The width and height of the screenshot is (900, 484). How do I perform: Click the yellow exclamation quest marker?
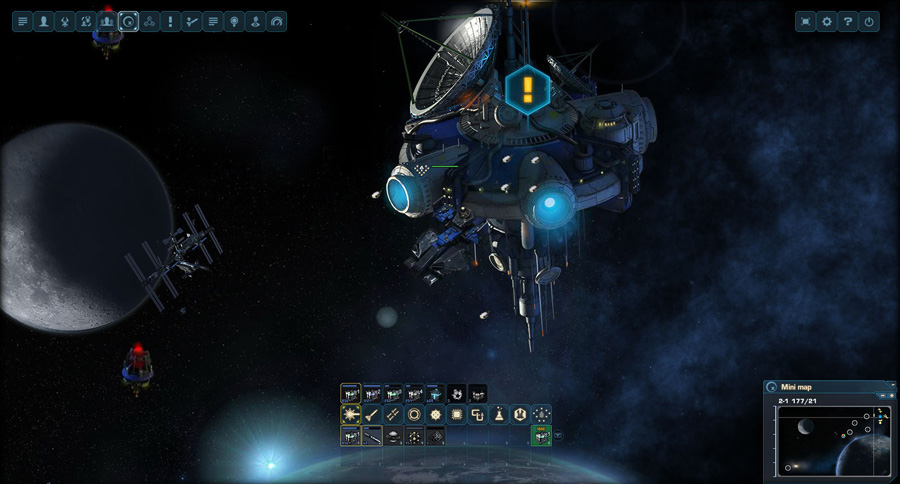click(527, 90)
